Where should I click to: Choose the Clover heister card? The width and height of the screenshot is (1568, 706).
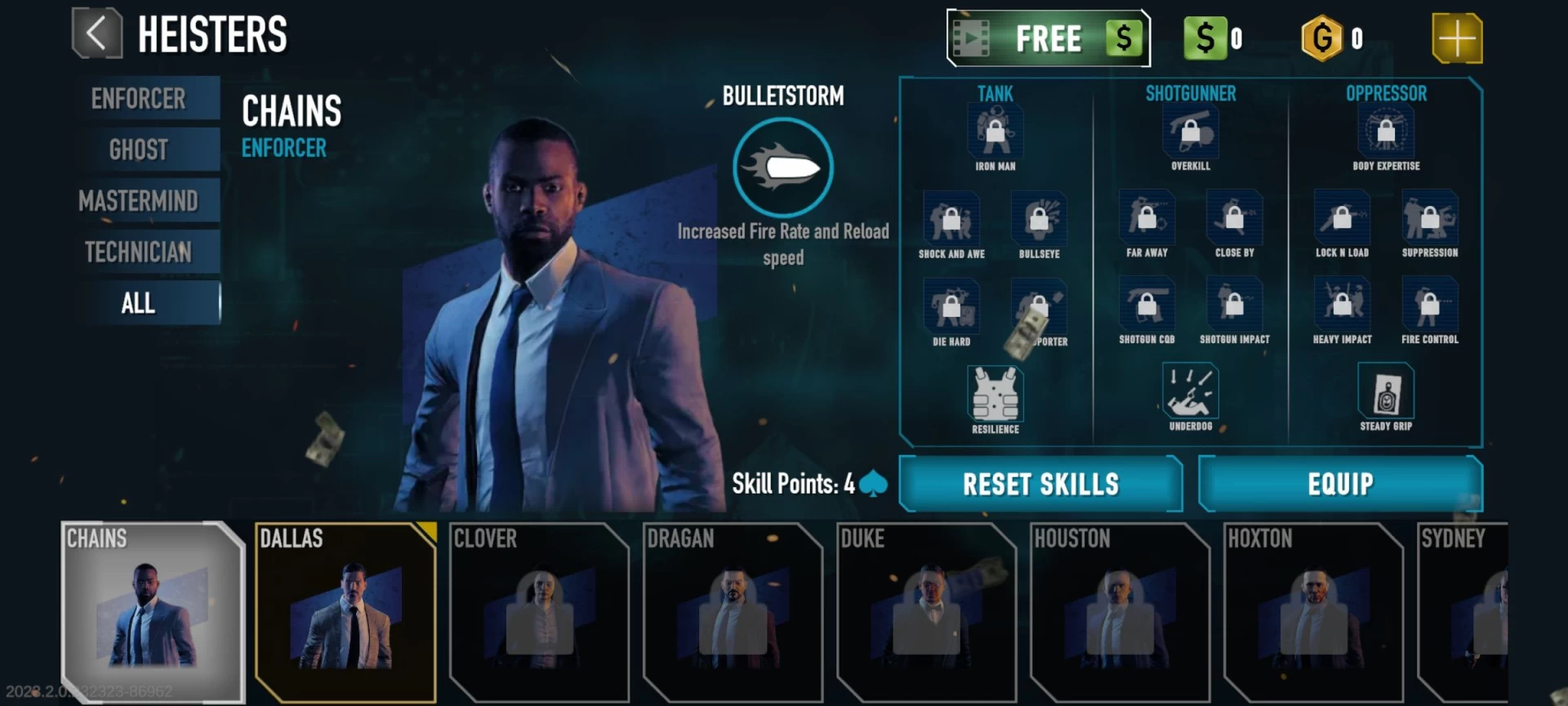point(539,613)
